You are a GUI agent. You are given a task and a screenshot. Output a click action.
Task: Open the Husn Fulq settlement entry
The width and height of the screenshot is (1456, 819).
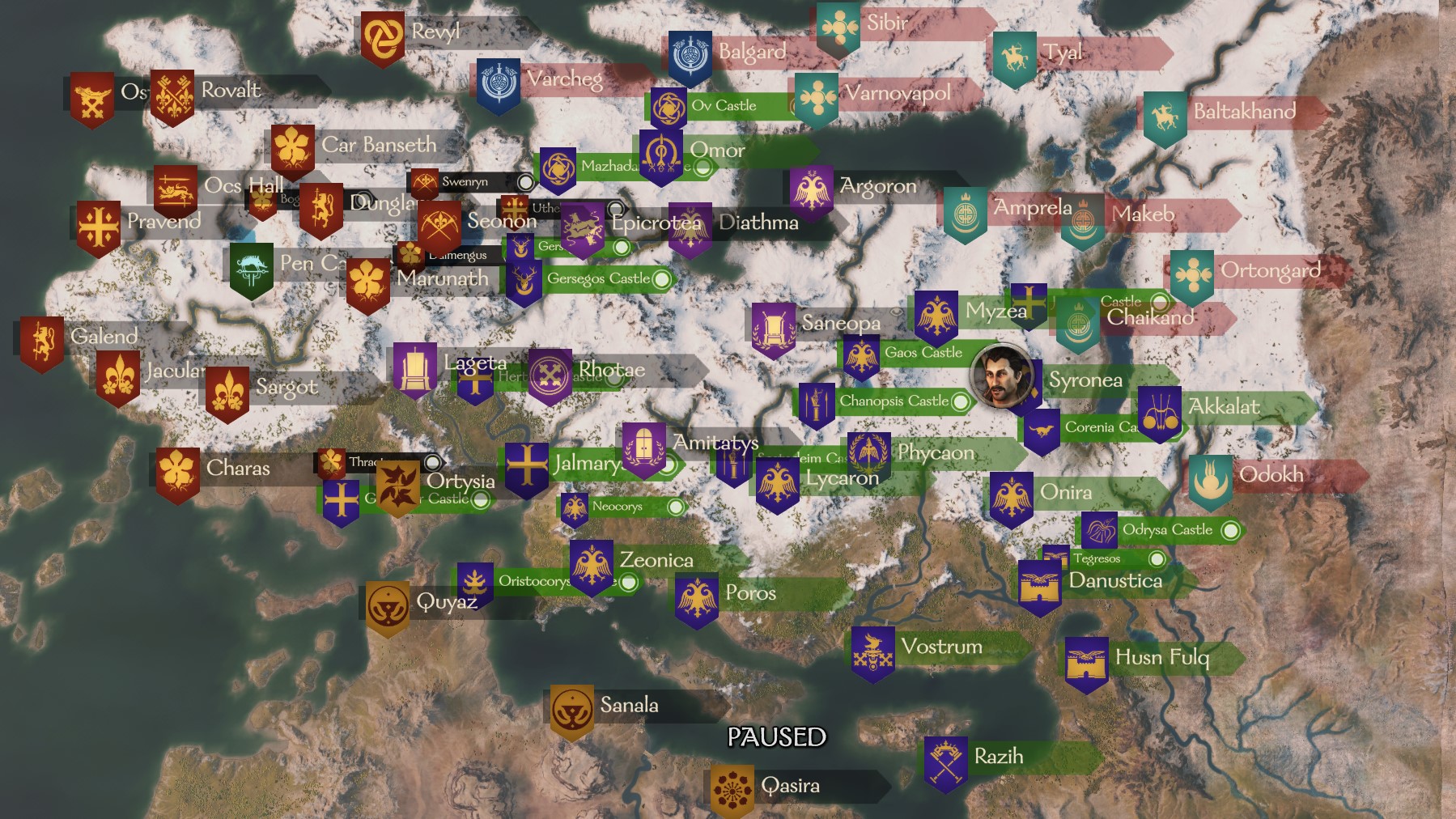click(x=1162, y=658)
